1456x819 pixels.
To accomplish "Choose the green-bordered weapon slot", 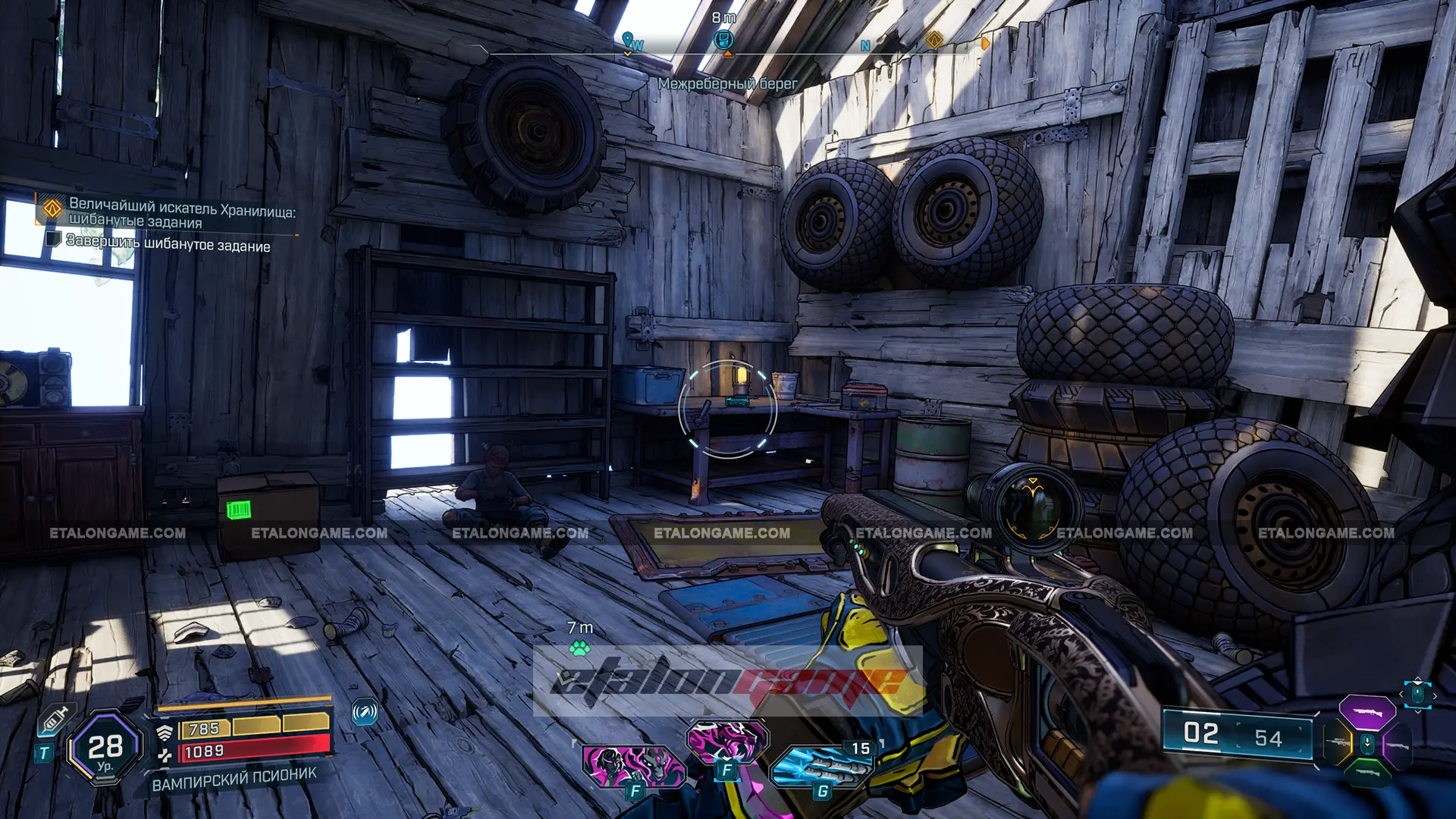I will click(x=1367, y=772).
